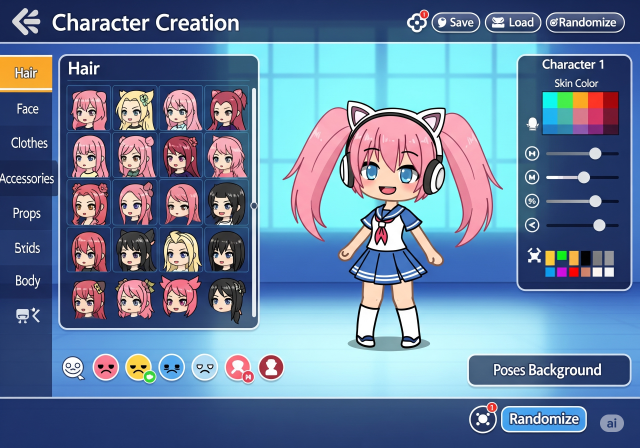Select the white smiling emoji face

[x=73, y=368]
